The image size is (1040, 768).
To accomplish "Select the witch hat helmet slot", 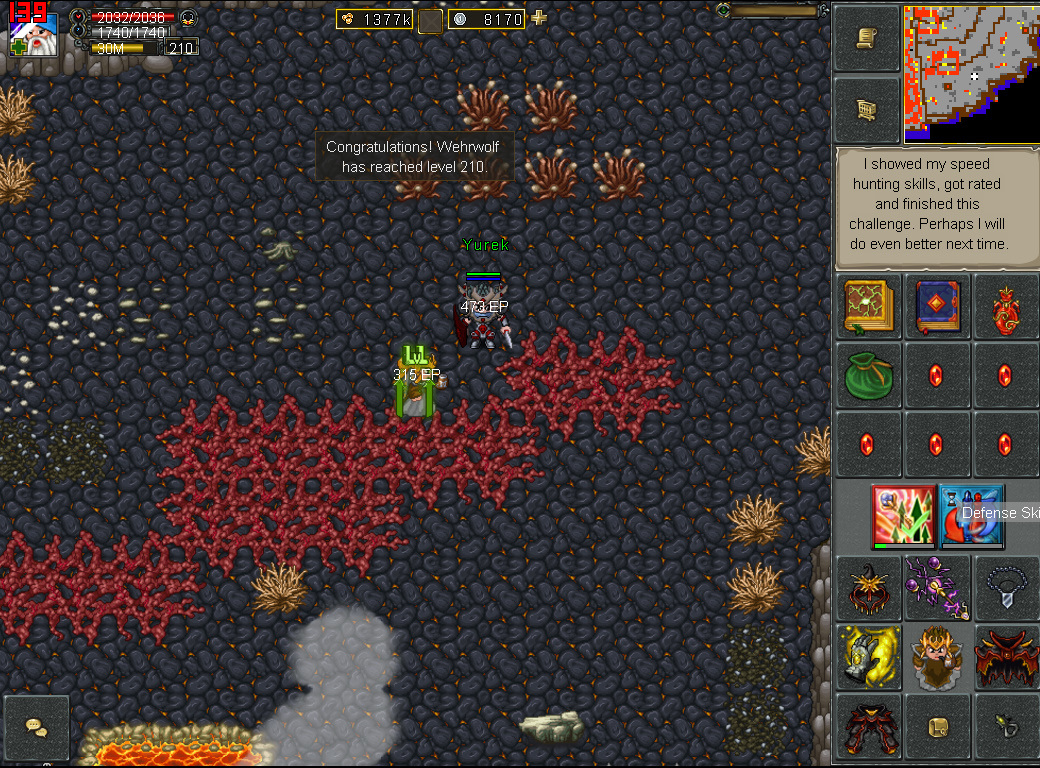I will point(866,588).
